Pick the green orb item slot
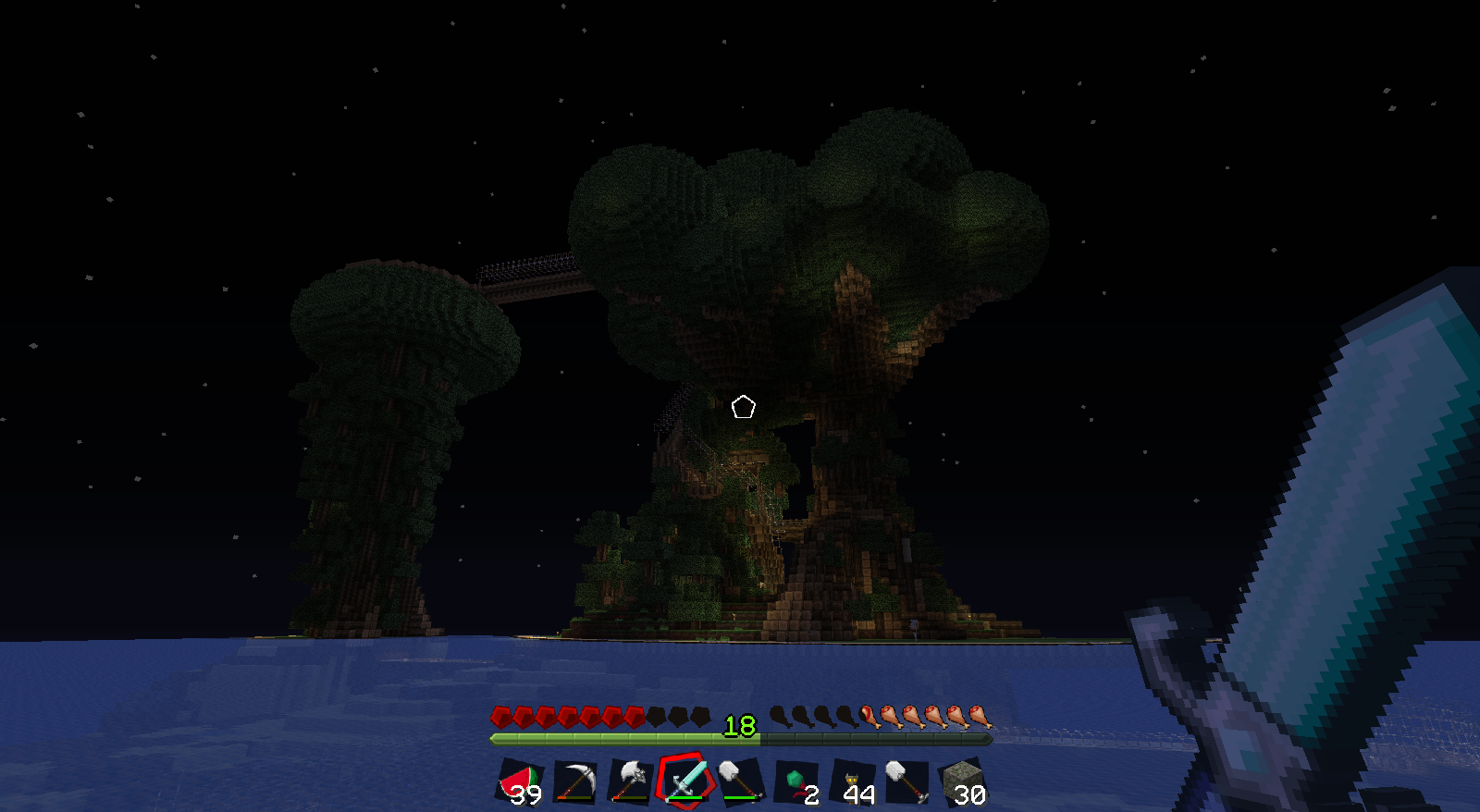This screenshot has width=1480, height=812. tap(796, 782)
